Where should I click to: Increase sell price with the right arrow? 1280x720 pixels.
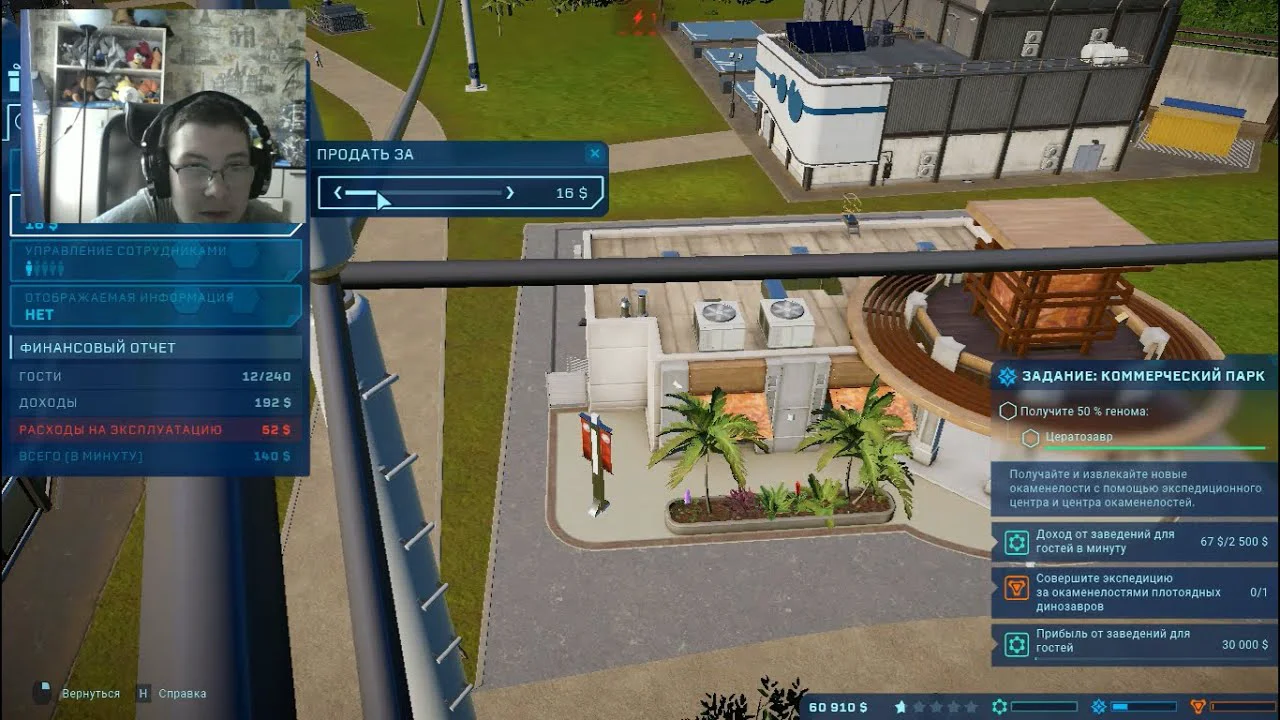tap(510, 193)
